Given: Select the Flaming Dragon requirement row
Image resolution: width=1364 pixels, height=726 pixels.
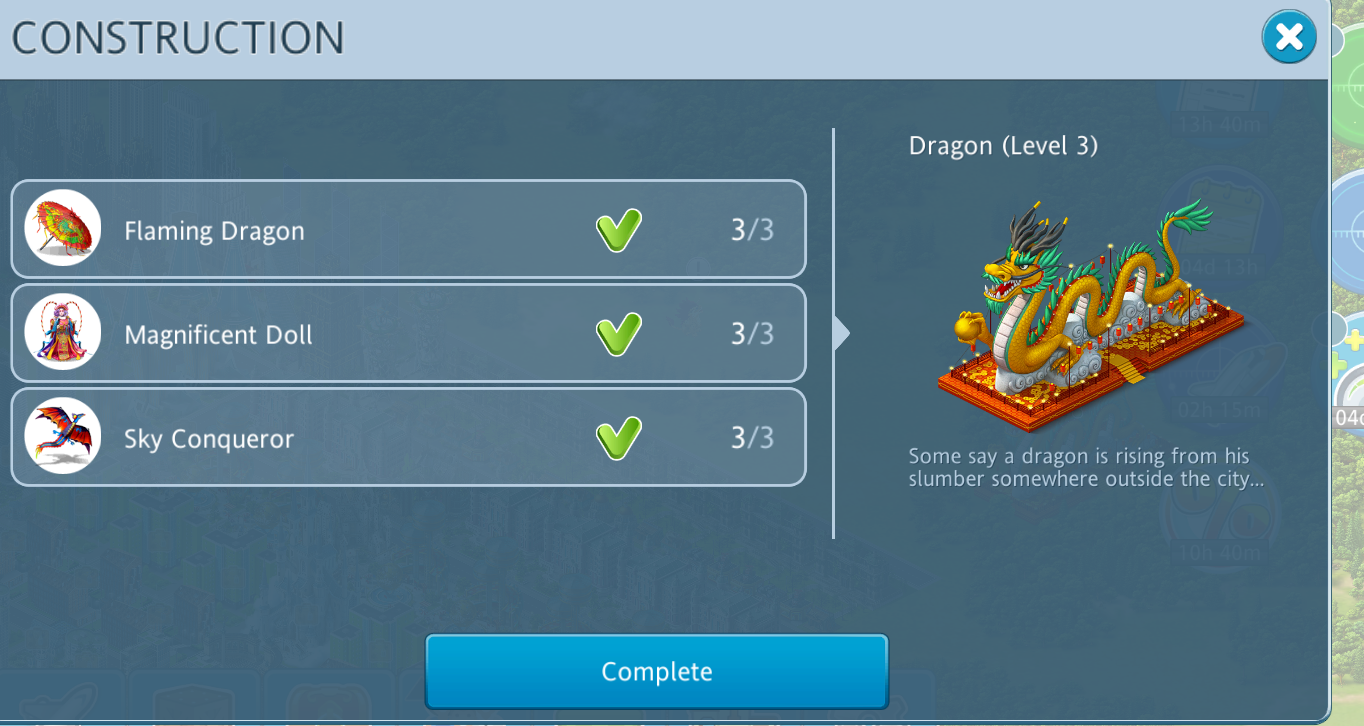Looking at the screenshot, I should tap(408, 230).
